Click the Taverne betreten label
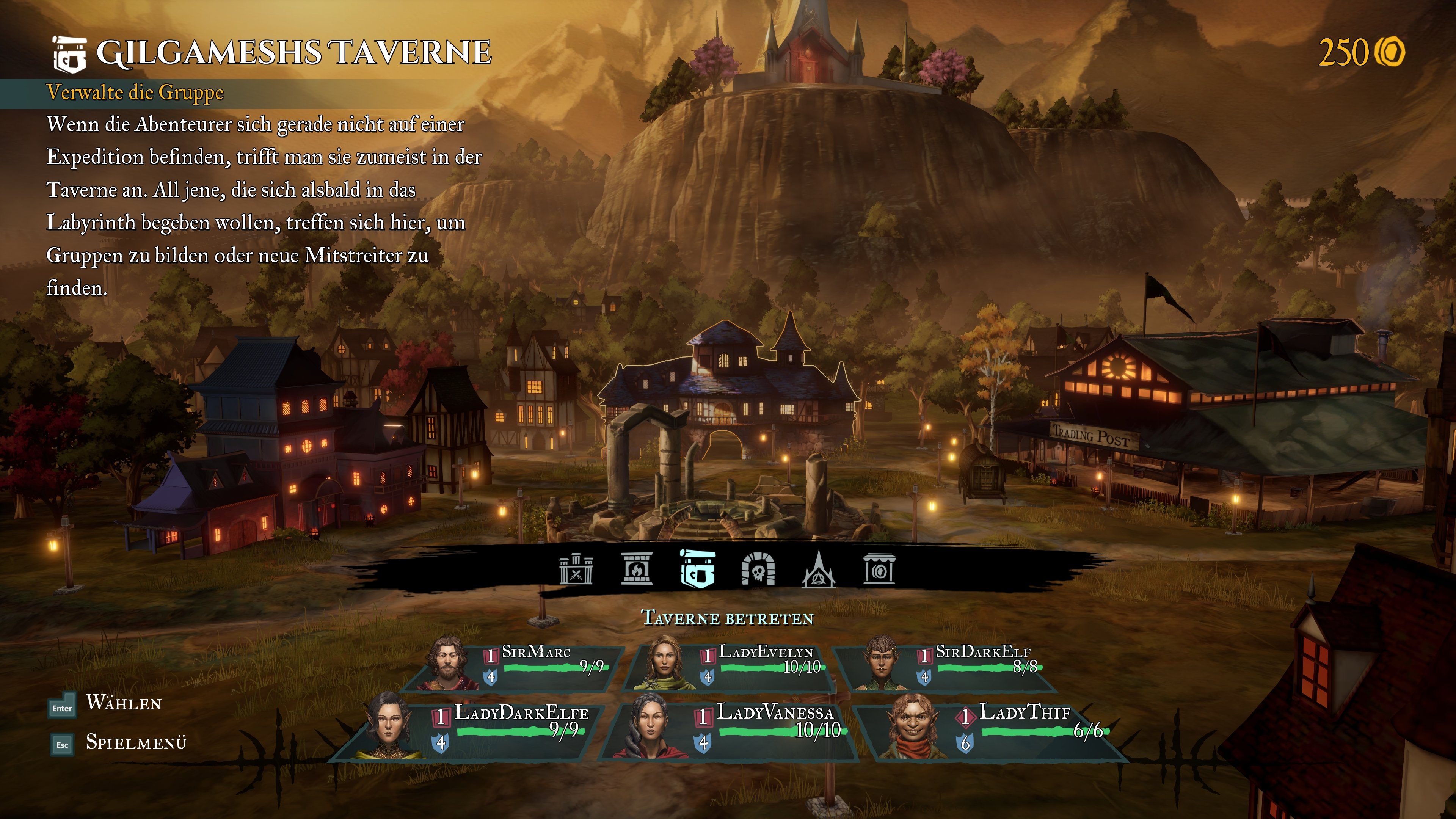 pyautogui.click(x=728, y=618)
